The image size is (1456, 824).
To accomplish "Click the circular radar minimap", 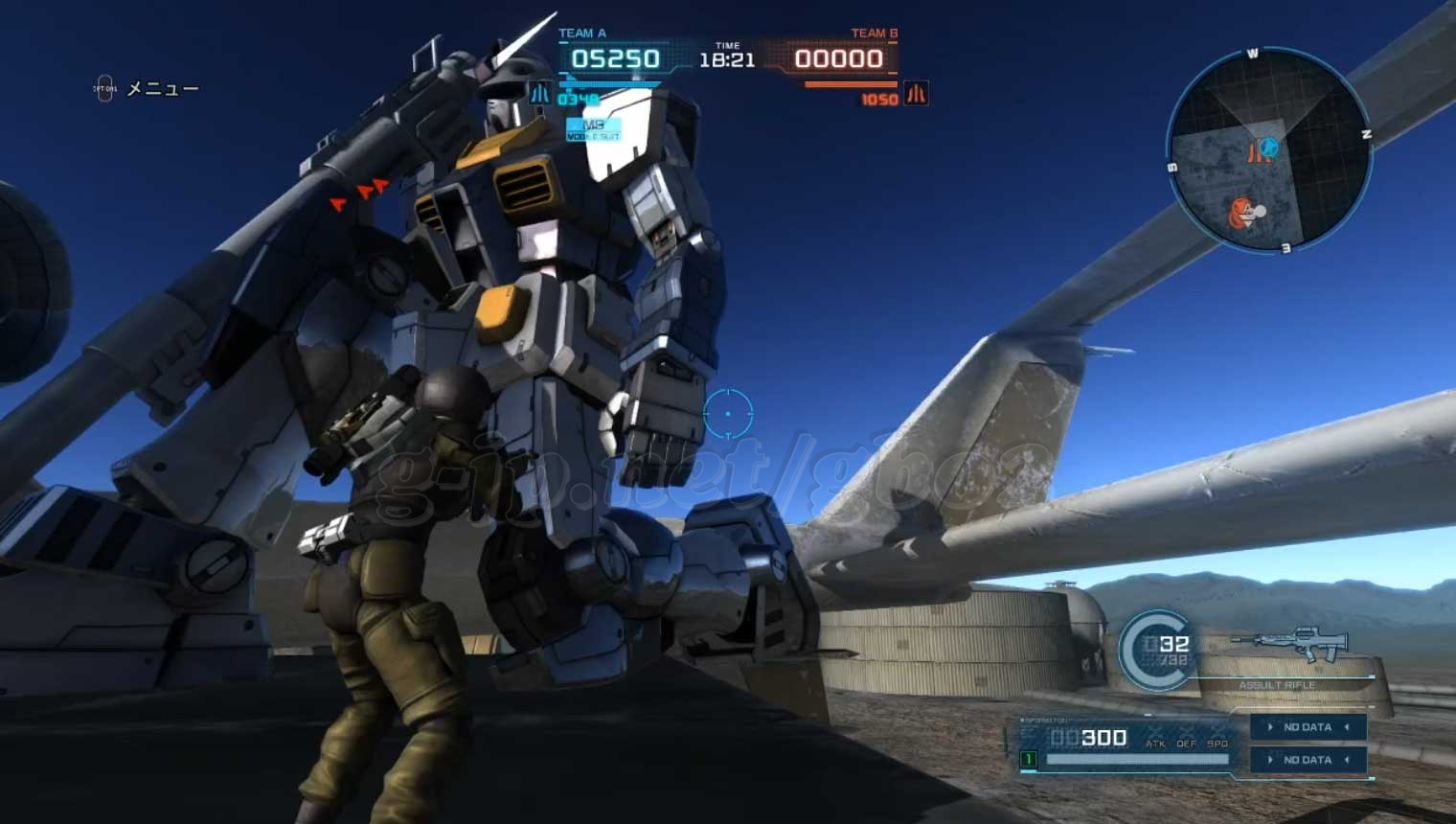I will coord(1269,152).
